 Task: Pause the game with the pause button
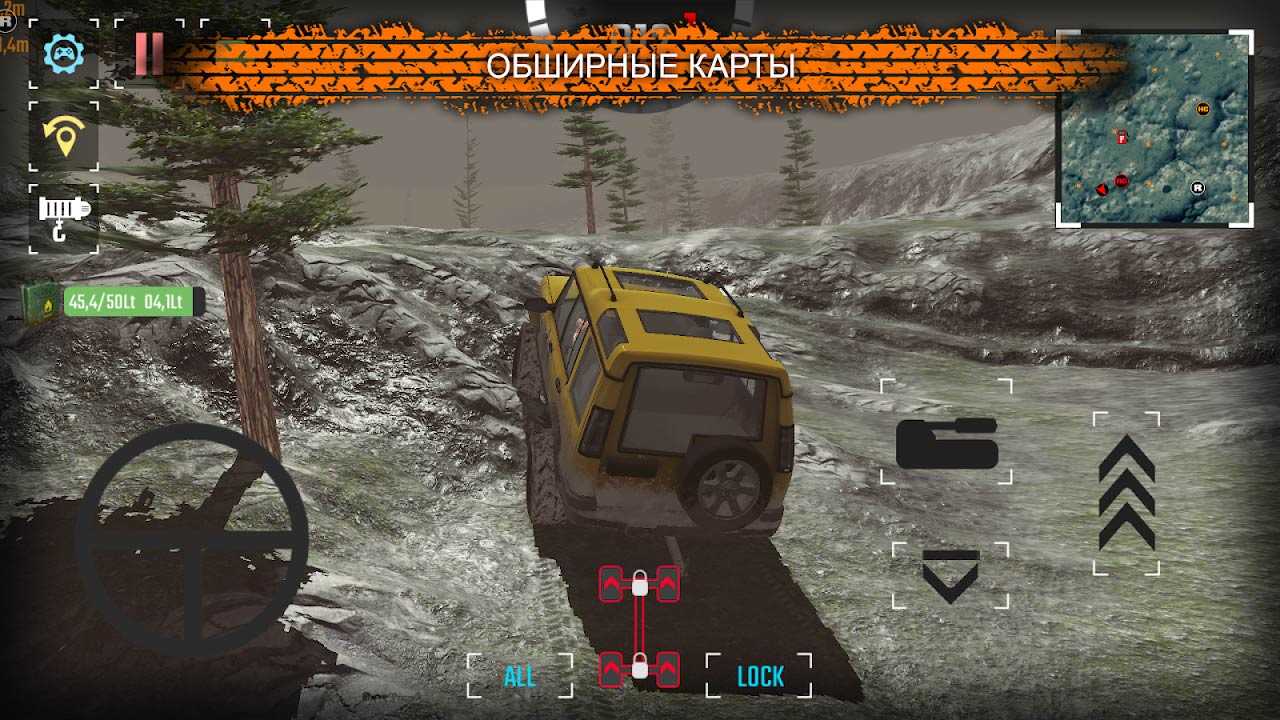(x=149, y=53)
